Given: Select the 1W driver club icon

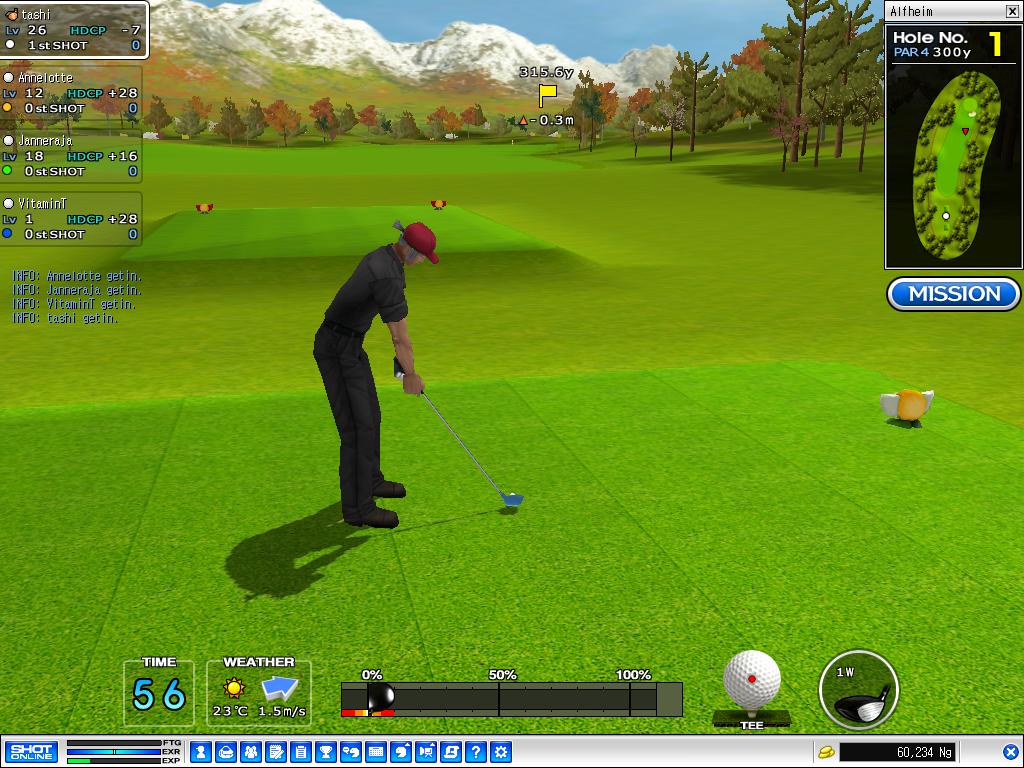Looking at the screenshot, I should coord(858,690).
